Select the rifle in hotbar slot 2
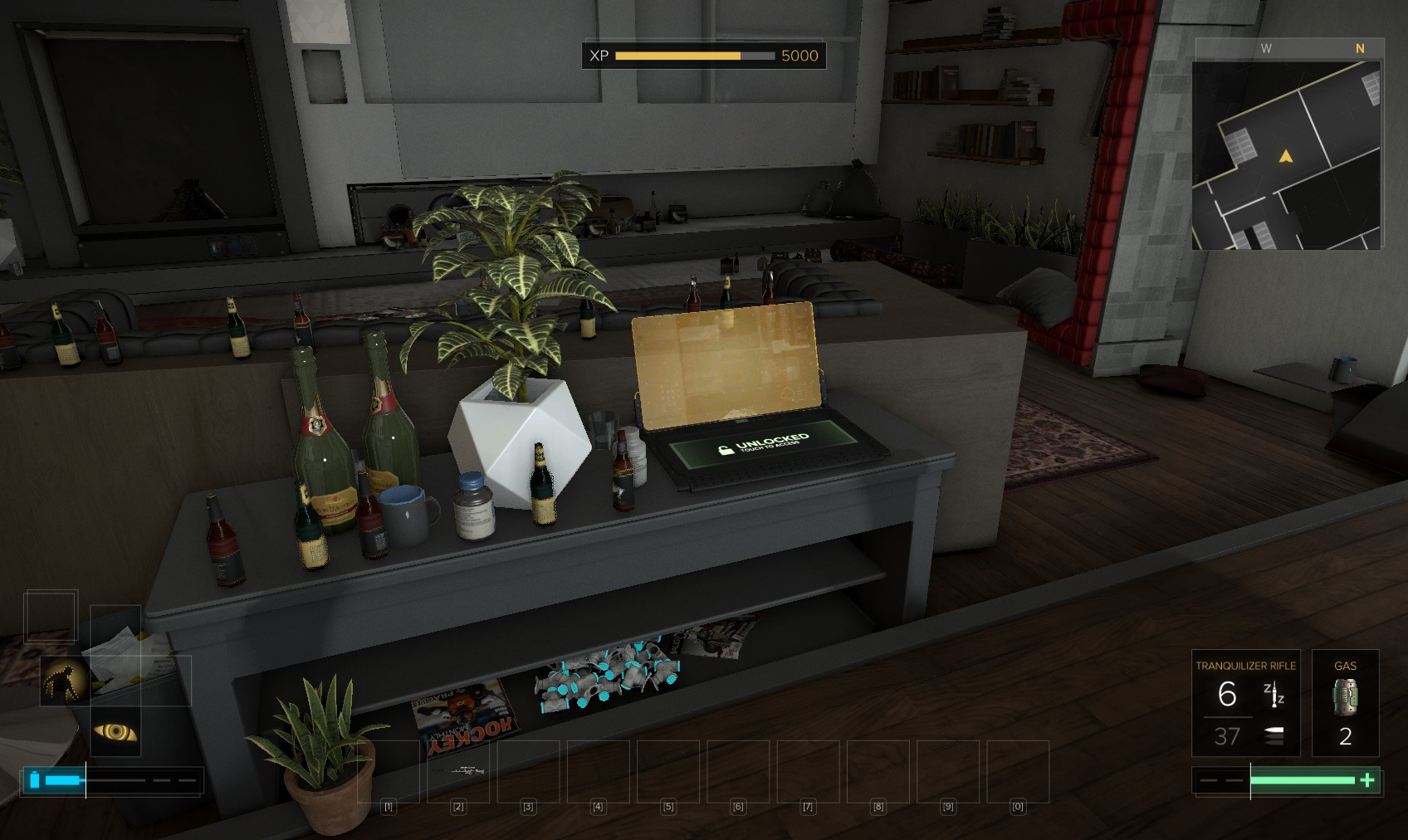The image size is (1408, 840). 458,771
